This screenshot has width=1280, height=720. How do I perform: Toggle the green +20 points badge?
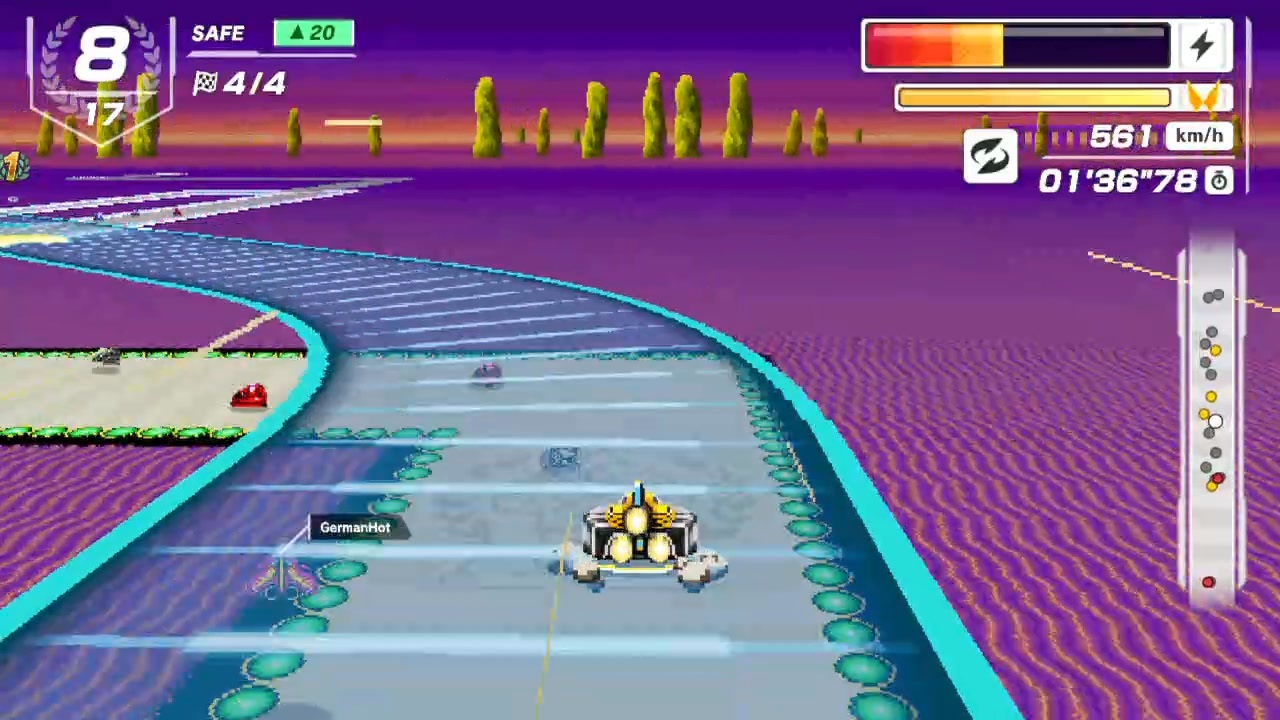pyautogui.click(x=314, y=33)
